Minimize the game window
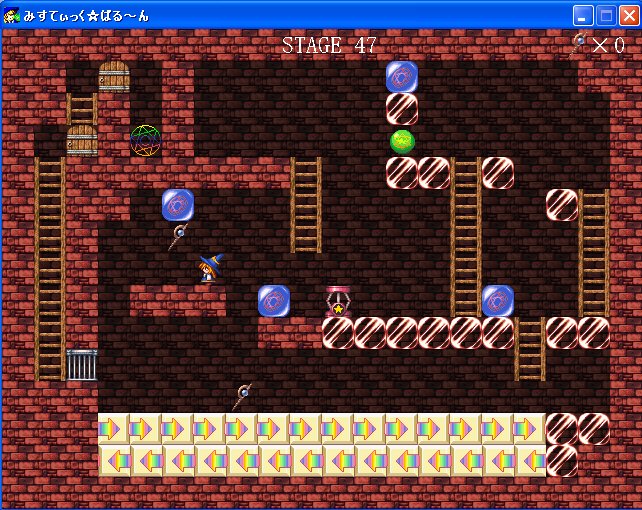Screen dimensions: 642x510 (583, 15)
